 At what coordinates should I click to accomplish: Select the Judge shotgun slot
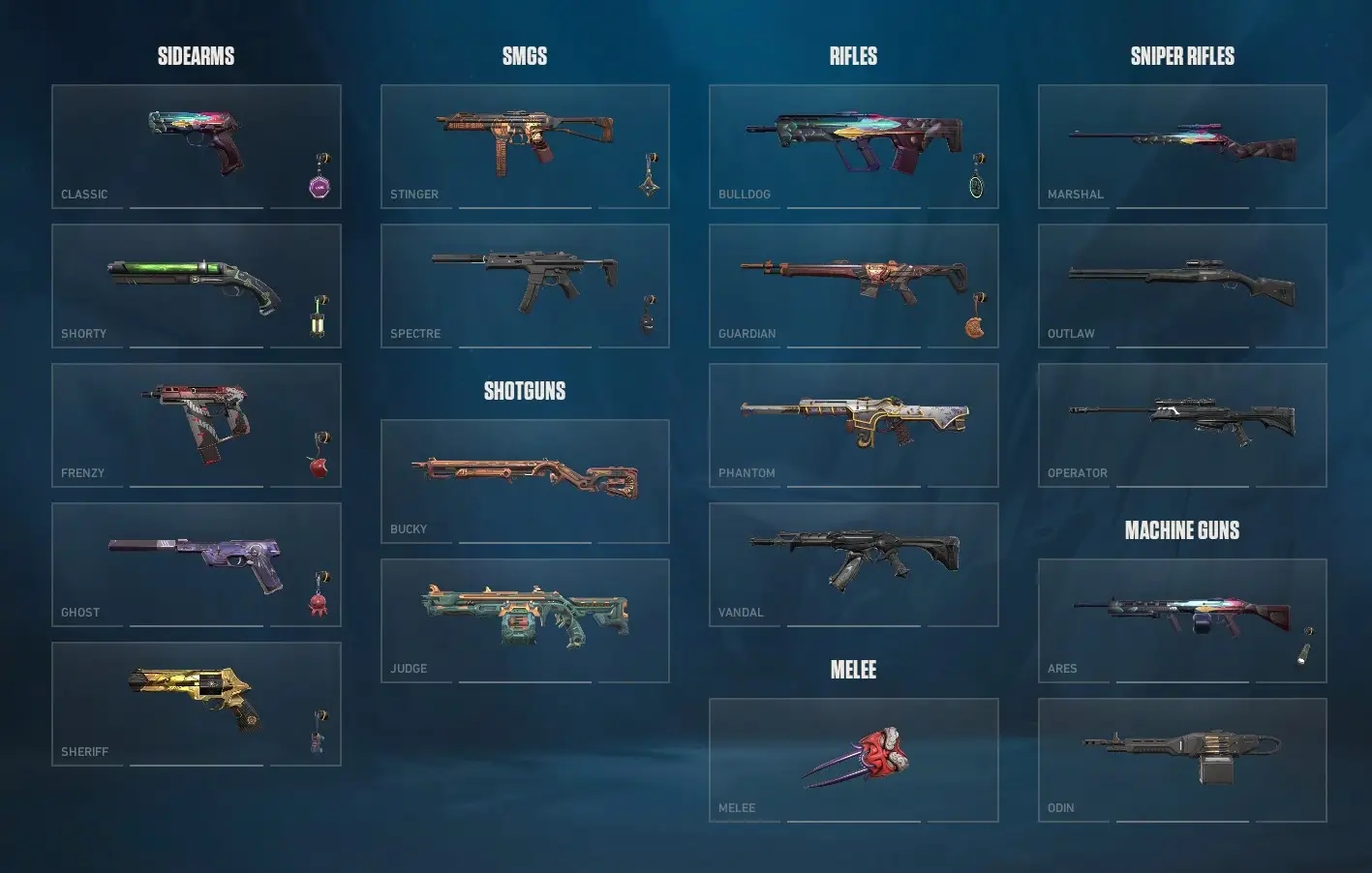(525, 619)
